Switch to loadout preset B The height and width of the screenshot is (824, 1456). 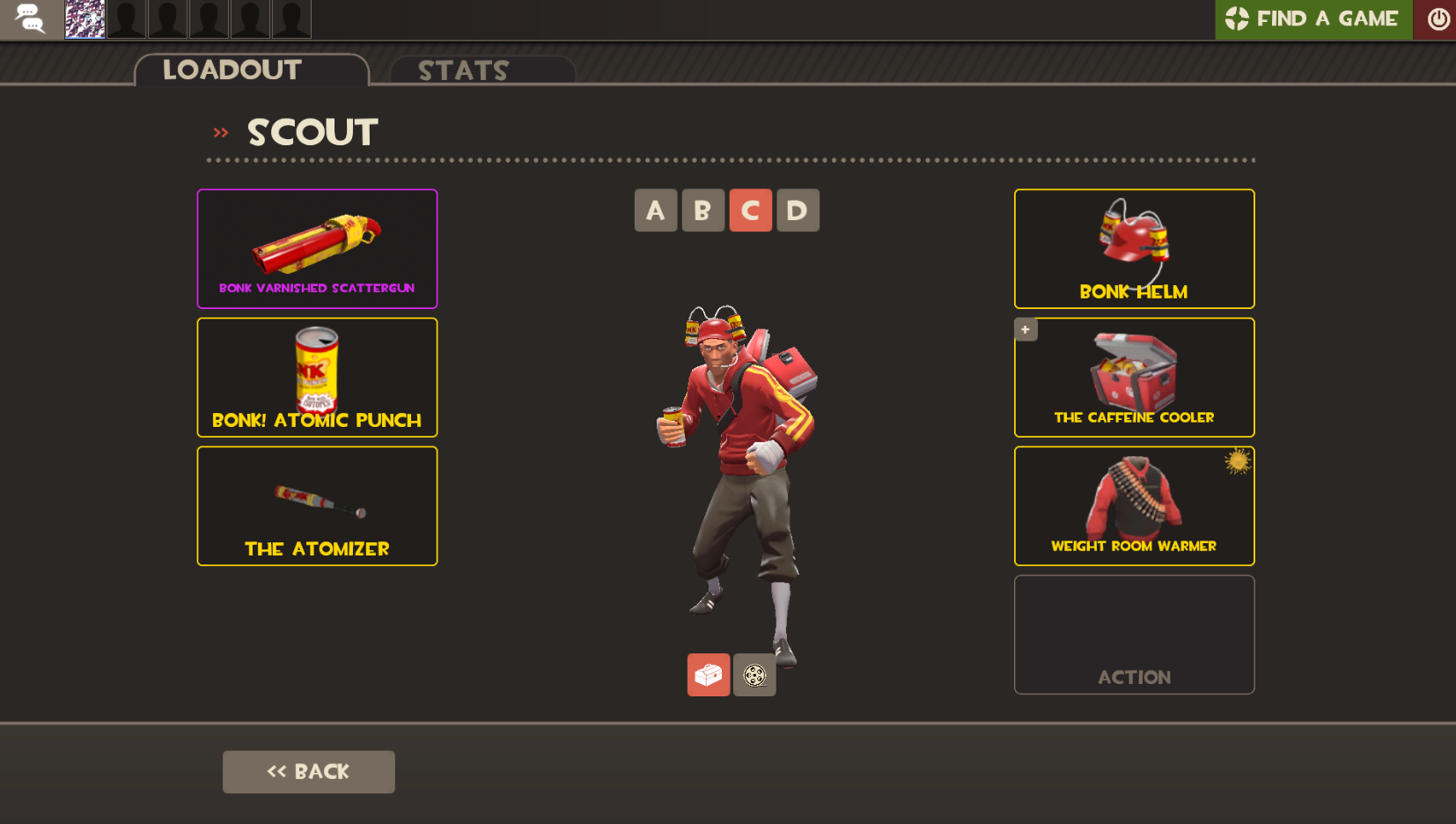click(x=702, y=210)
